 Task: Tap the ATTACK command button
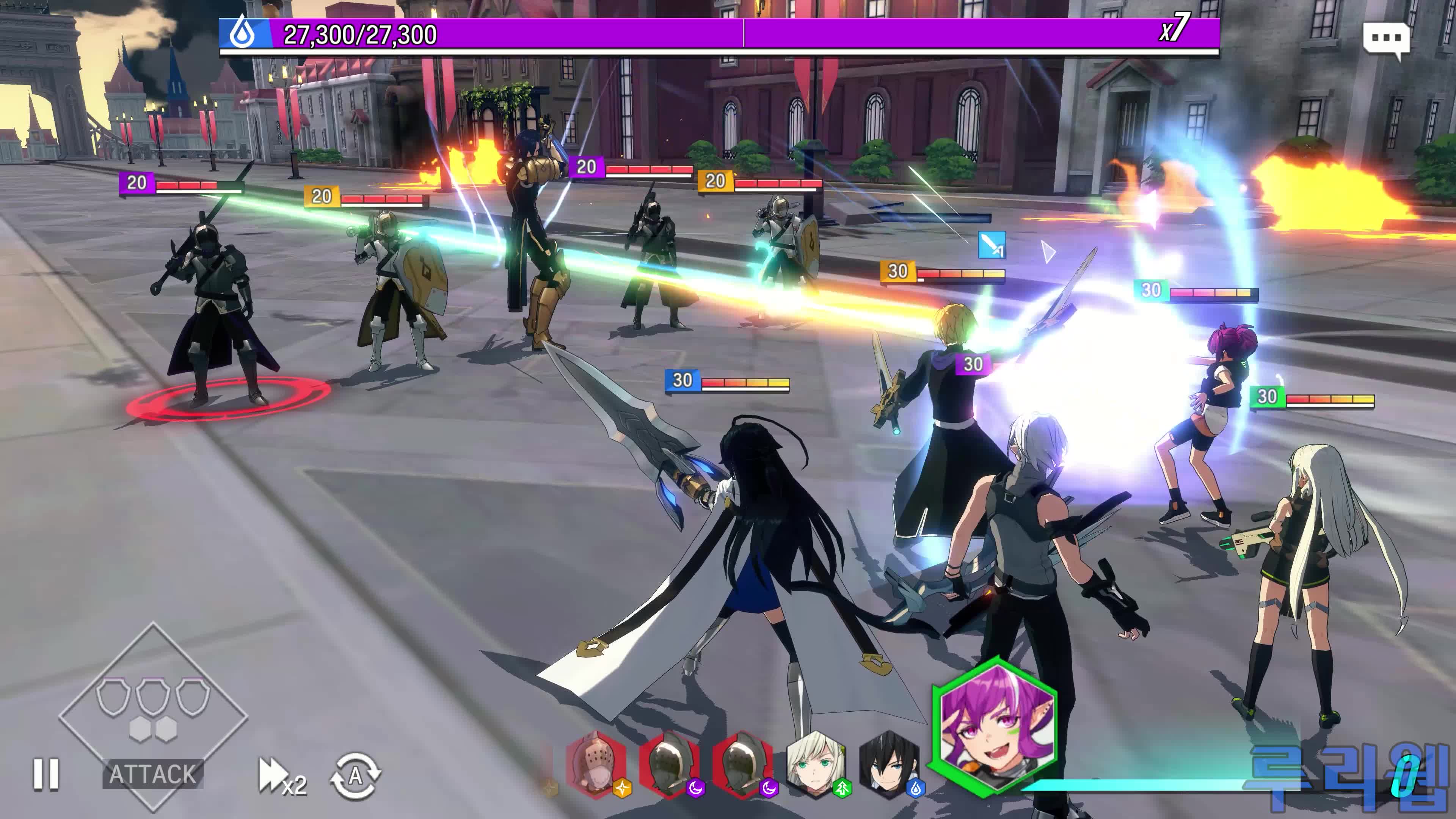pos(152,774)
